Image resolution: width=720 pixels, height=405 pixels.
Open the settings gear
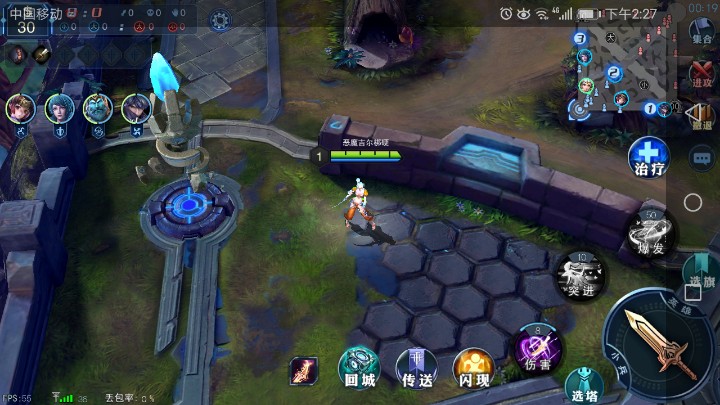(x=221, y=19)
